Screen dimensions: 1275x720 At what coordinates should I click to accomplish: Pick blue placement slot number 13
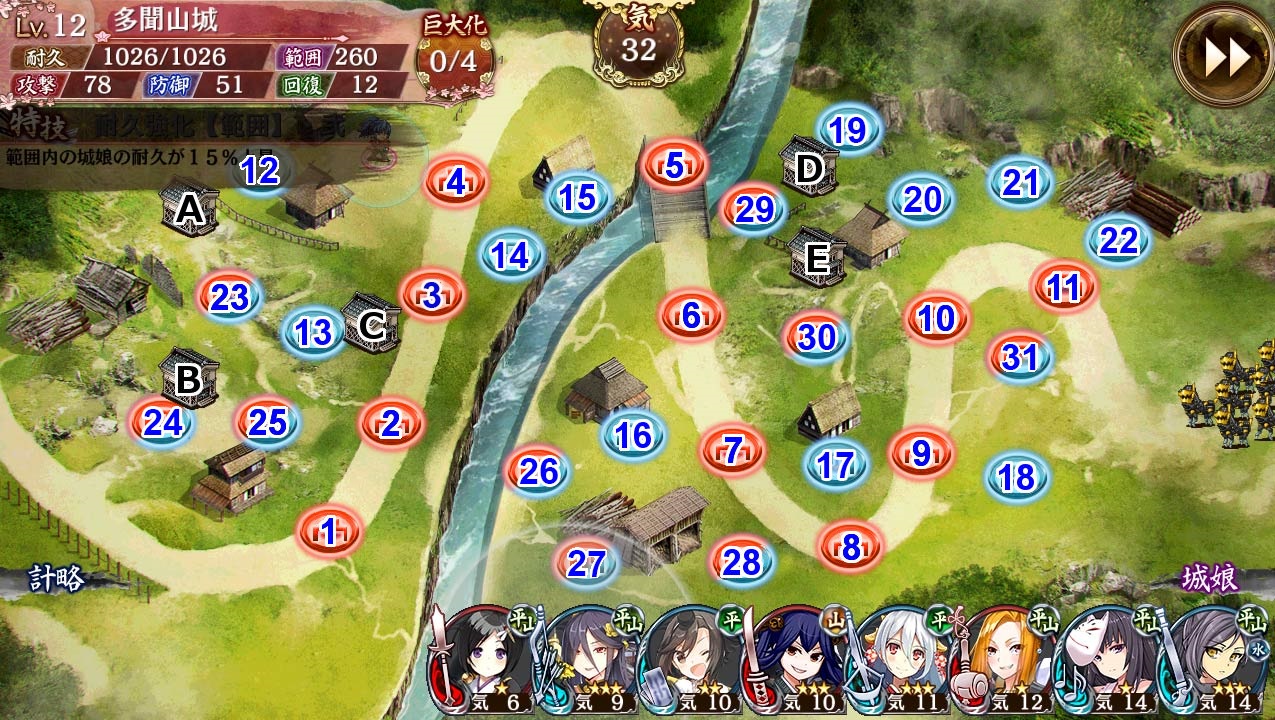tap(313, 333)
